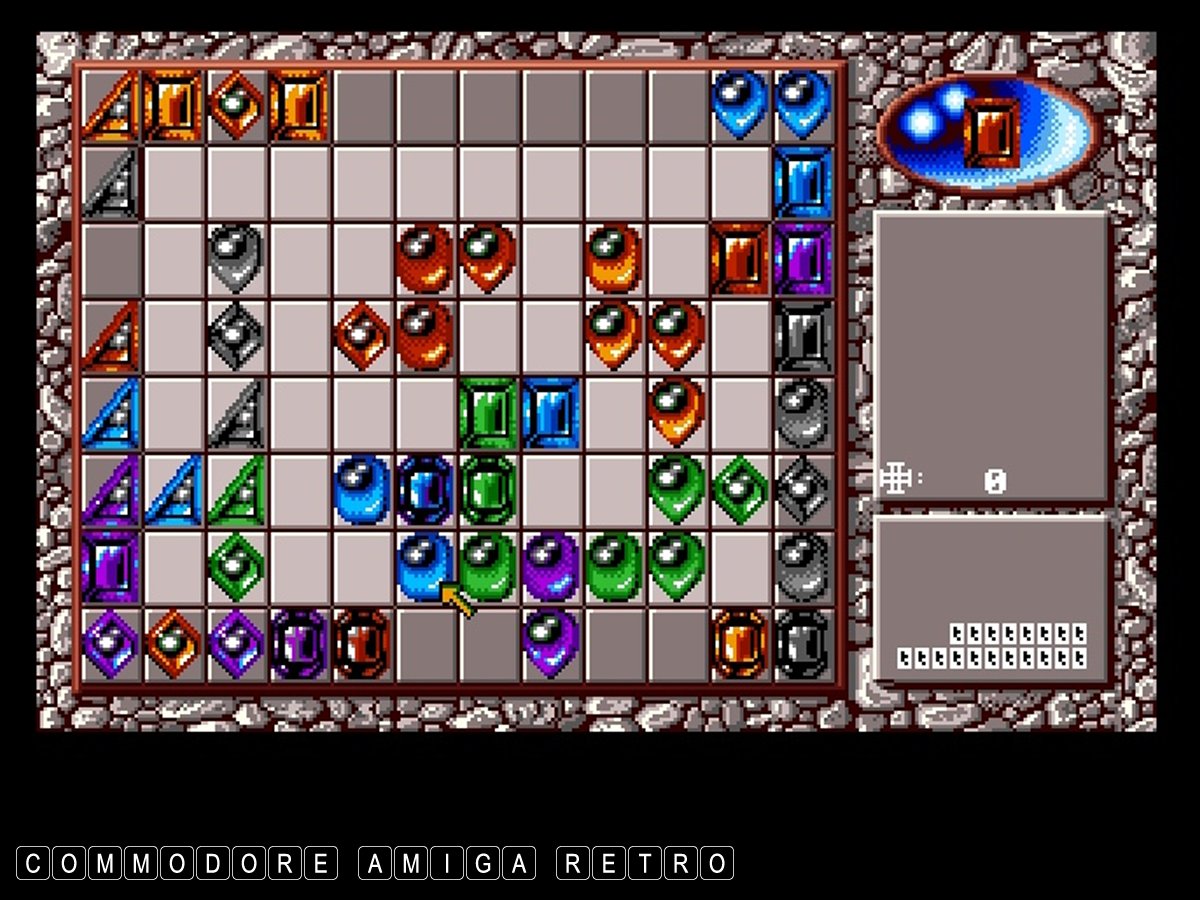Click the next-gem preview in the blue oval
Screen dimensions: 1200x900
[x=991, y=132]
